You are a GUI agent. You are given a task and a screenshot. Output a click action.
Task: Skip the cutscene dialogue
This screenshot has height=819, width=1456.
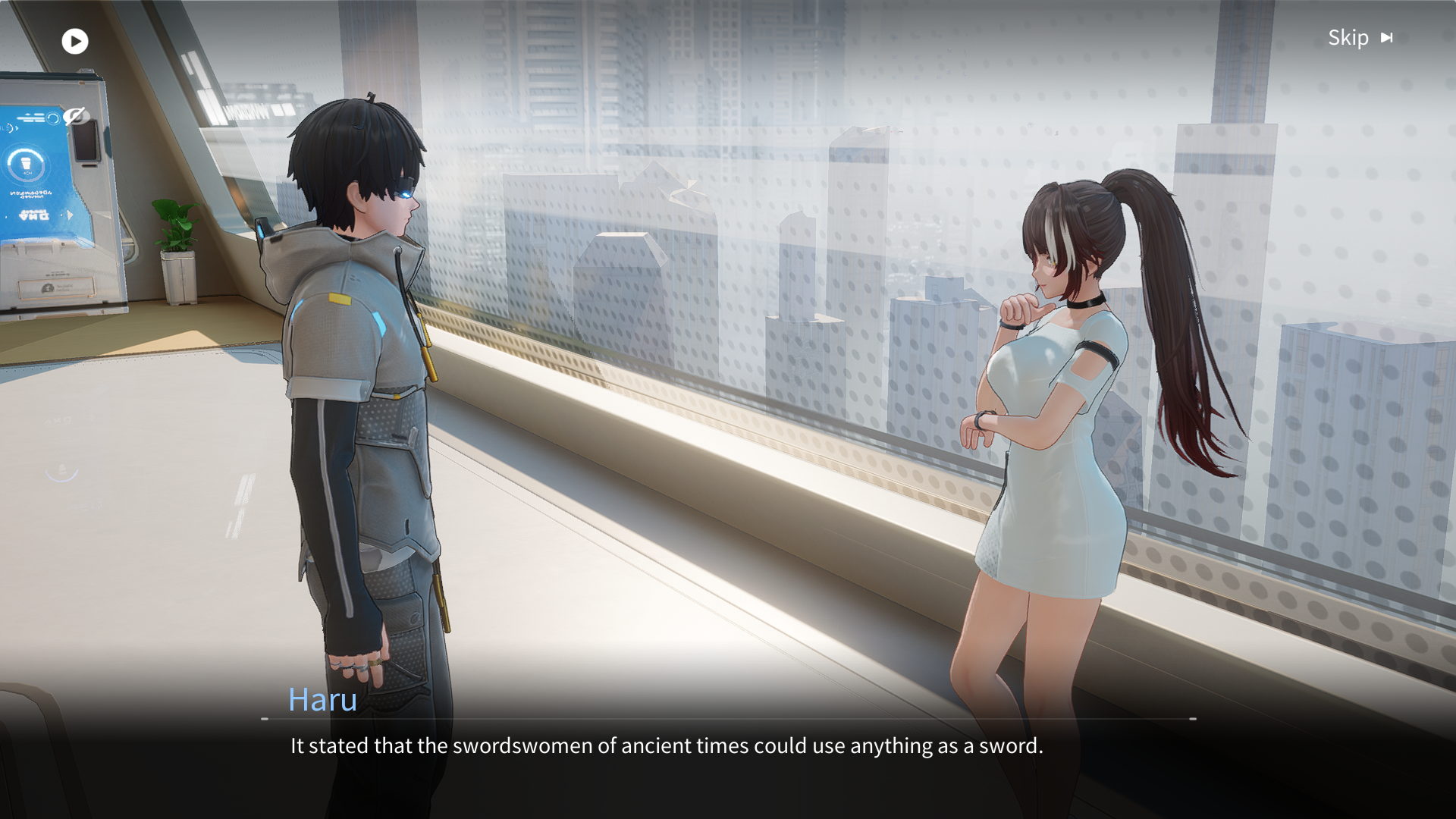(1360, 38)
